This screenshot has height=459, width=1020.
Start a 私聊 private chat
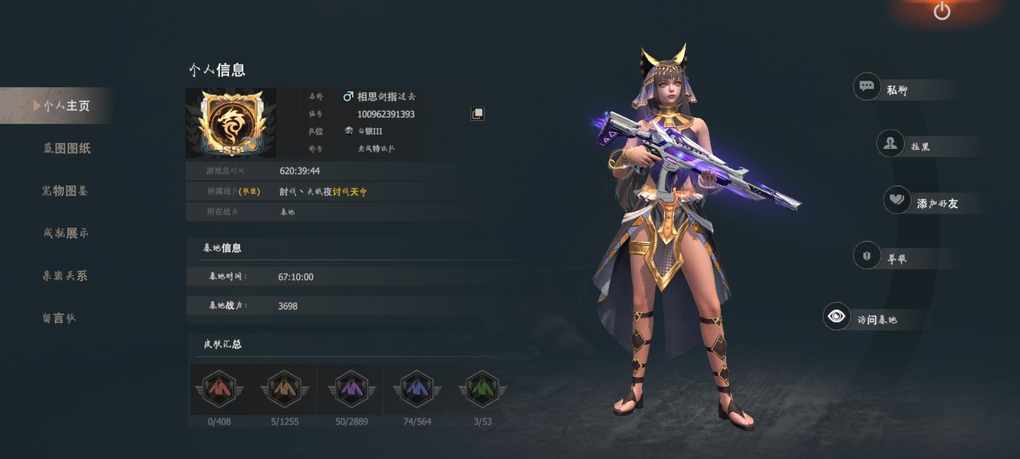pyautogui.click(x=884, y=88)
